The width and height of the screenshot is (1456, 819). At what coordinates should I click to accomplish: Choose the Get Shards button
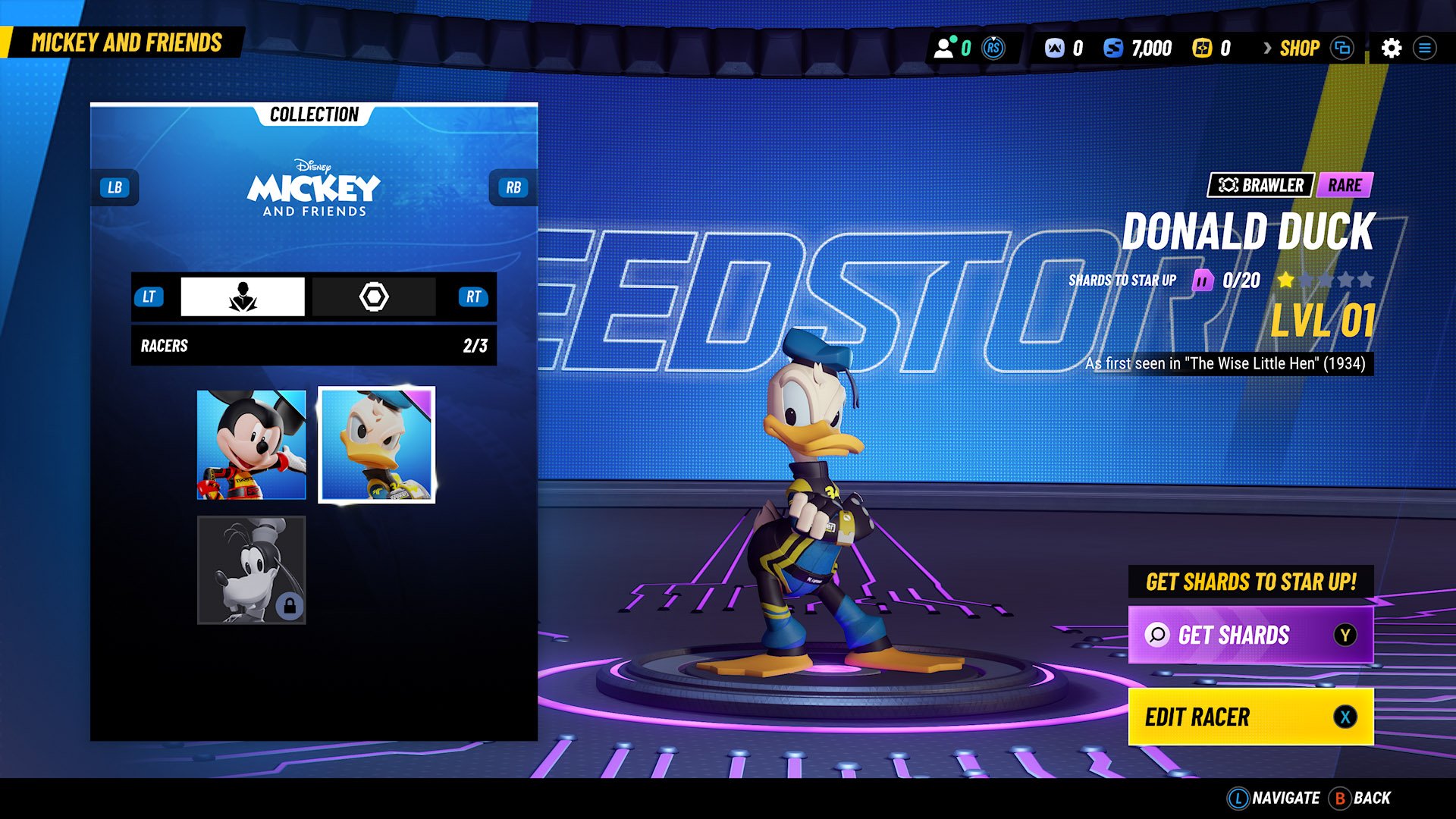tap(1250, 635)
